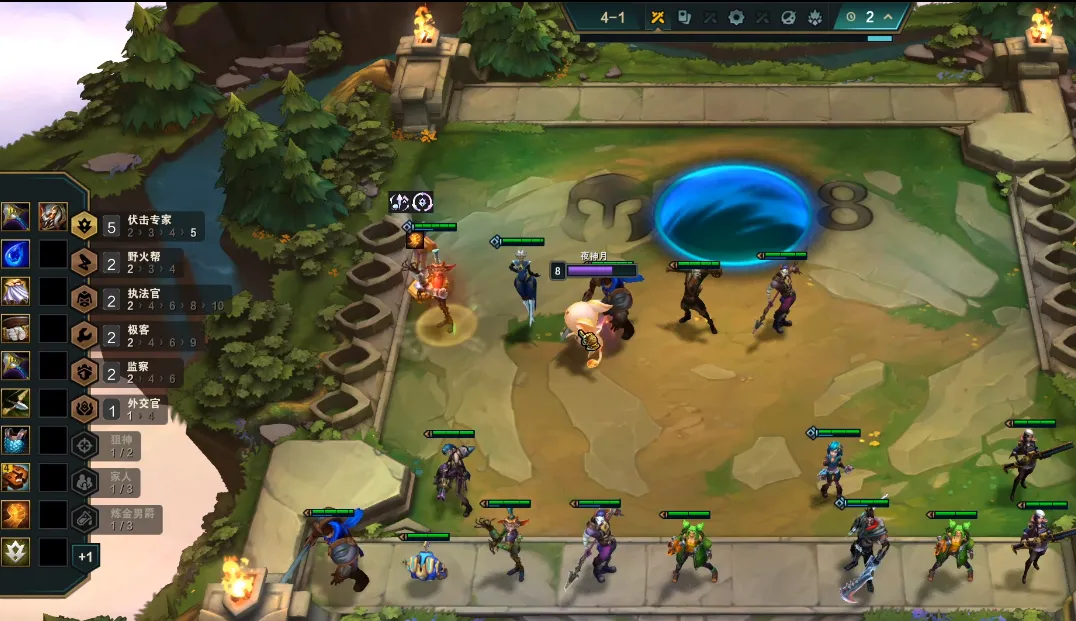1076x621 pixels.
Task: Click the planet round icon in stage bar
Action: (x=788, y=17)
